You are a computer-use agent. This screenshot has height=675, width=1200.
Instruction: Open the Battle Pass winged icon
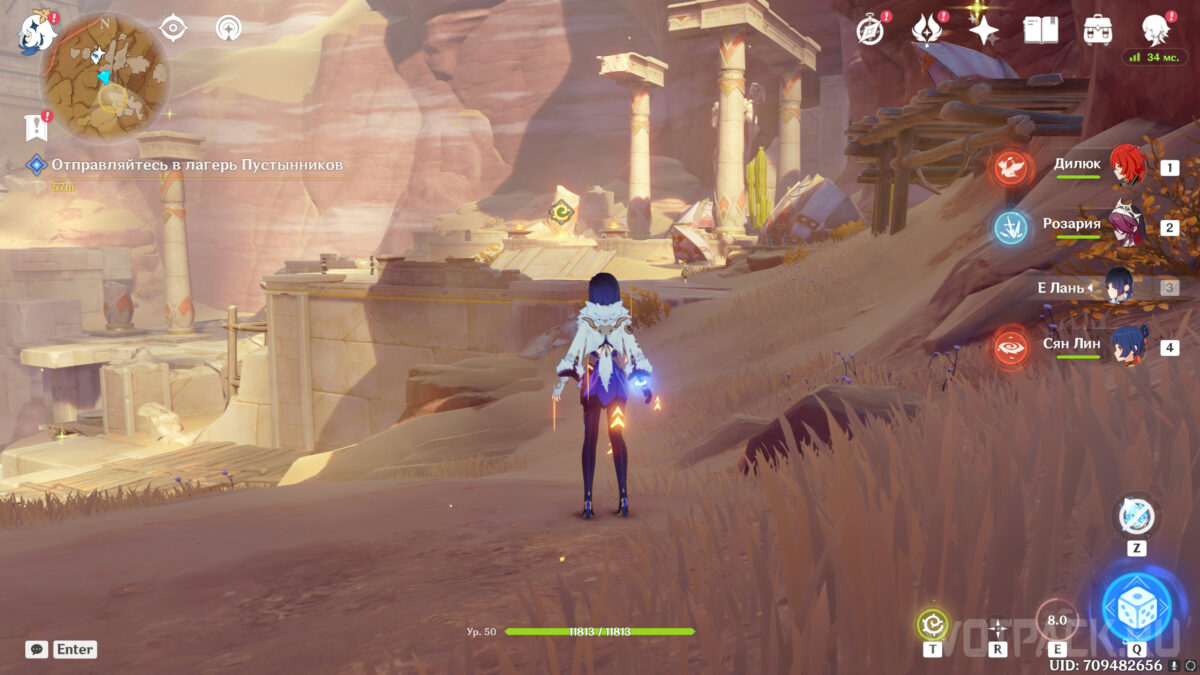tap(927, 31)
